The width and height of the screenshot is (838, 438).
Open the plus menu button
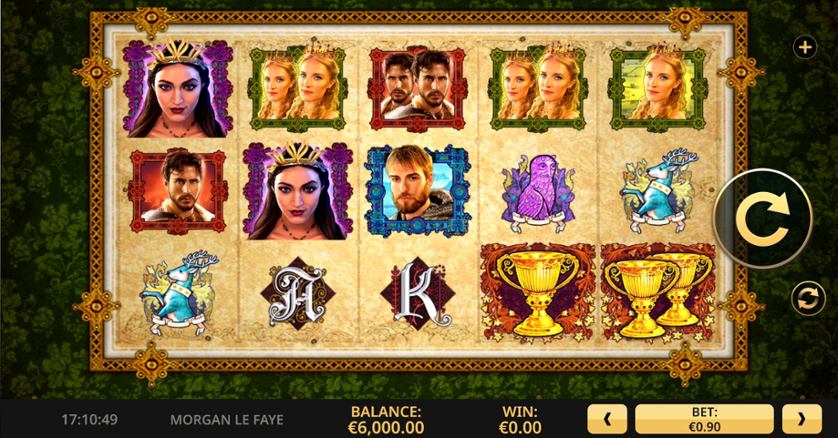(x=803, y=47)
